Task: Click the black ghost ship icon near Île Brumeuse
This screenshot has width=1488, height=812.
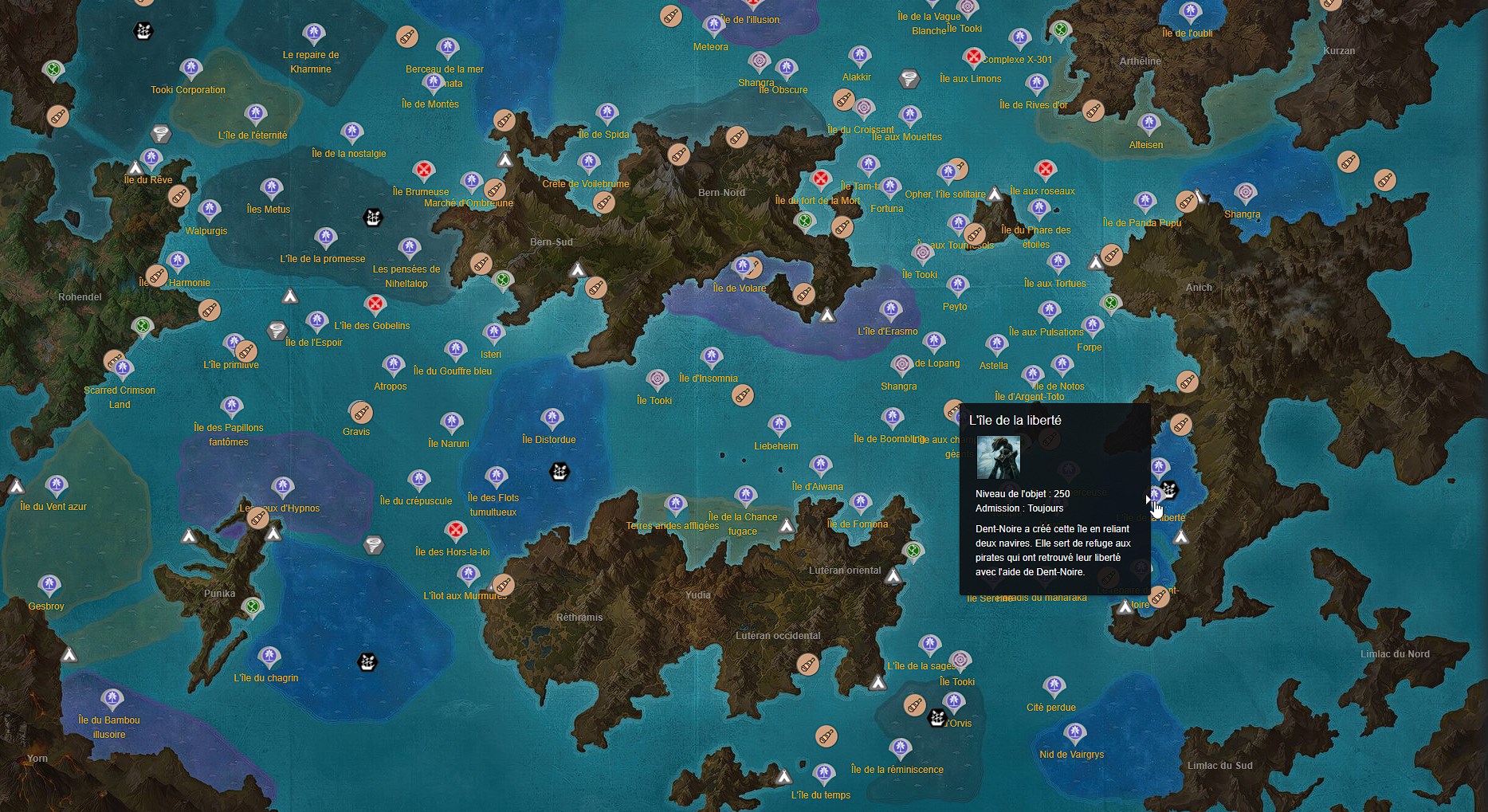Action: (x=371, y=217)
